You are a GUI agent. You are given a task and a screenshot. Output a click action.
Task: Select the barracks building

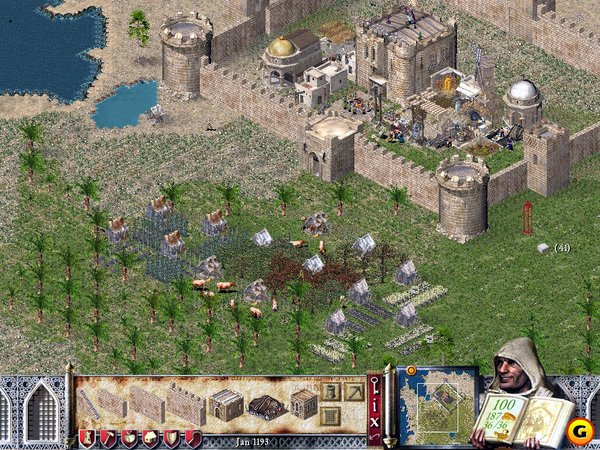pos(226,404)
